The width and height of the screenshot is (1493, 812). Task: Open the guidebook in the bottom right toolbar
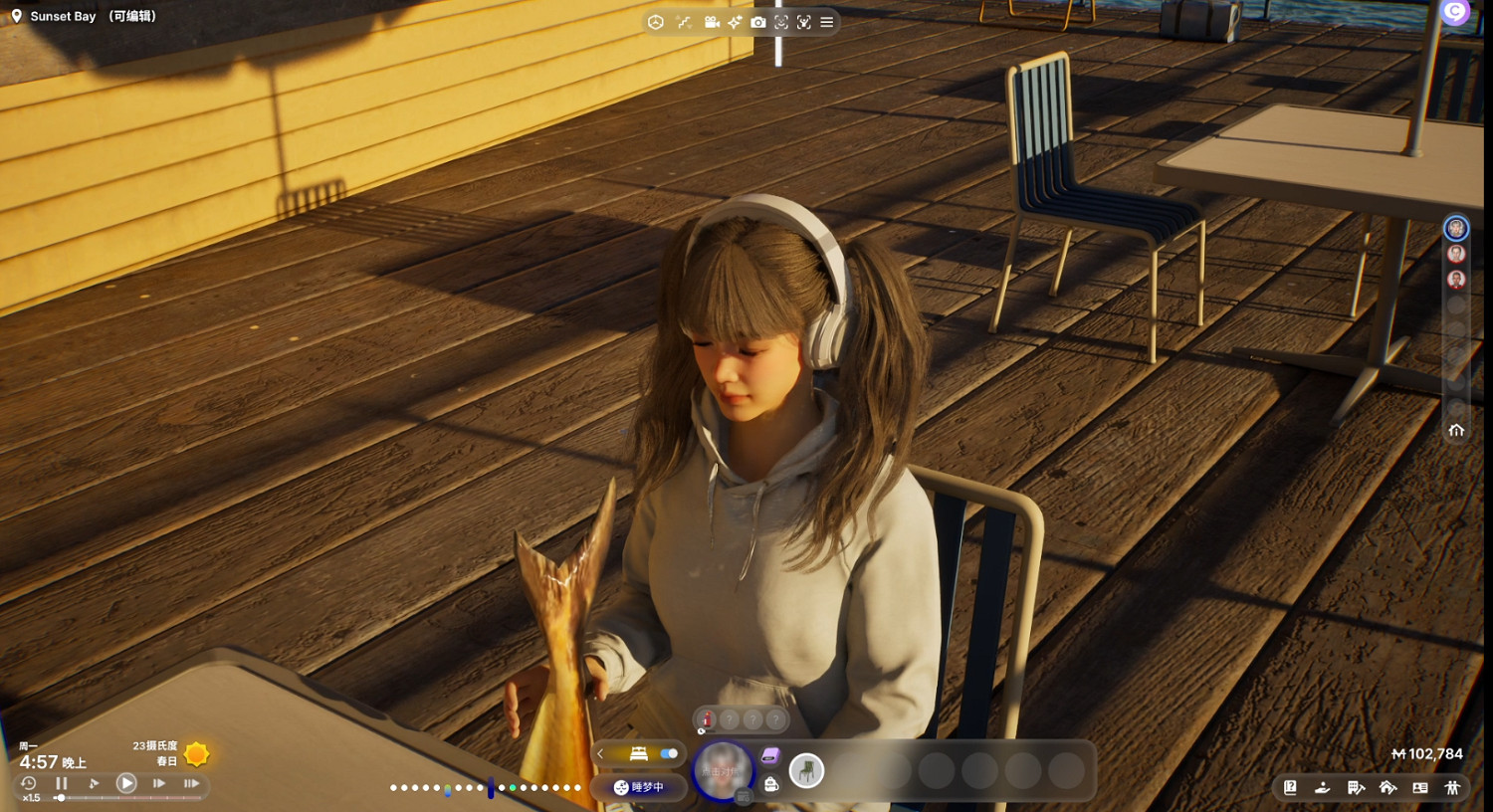(x=1291, y=788)
